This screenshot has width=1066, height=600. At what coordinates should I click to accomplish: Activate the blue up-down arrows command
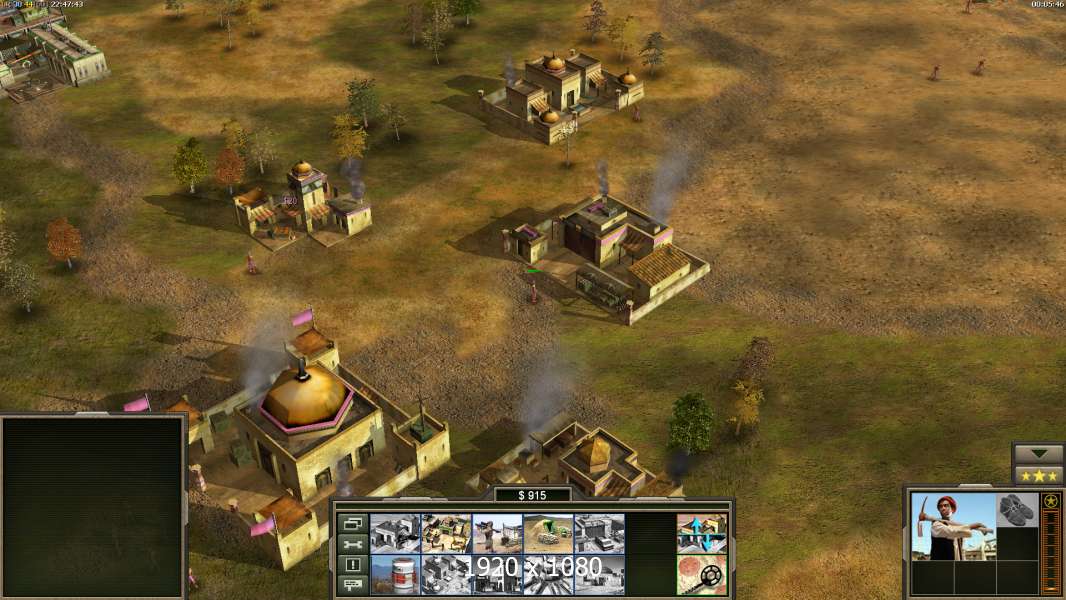tap(701, 533)
